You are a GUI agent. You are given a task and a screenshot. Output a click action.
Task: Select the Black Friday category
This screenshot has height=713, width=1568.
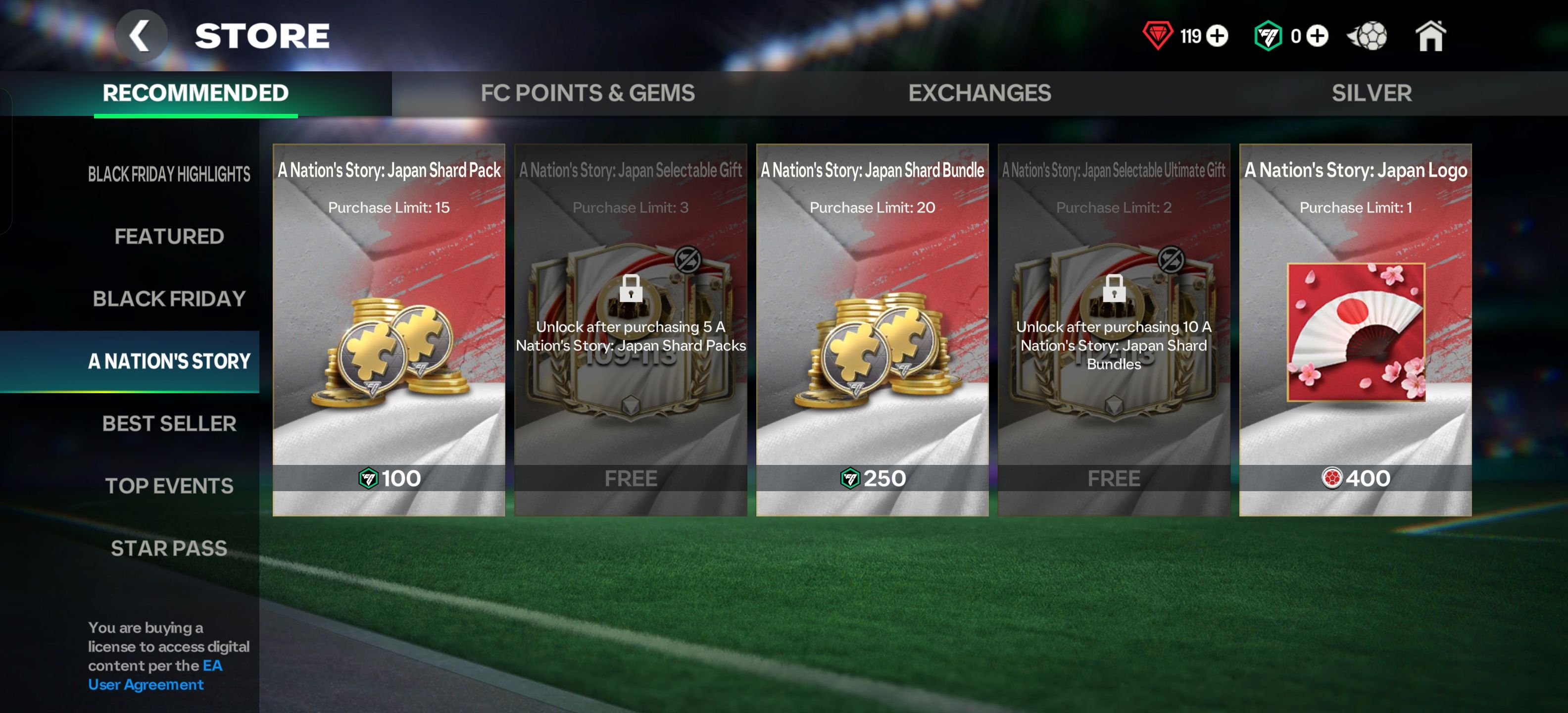click(x=169, y=299)
